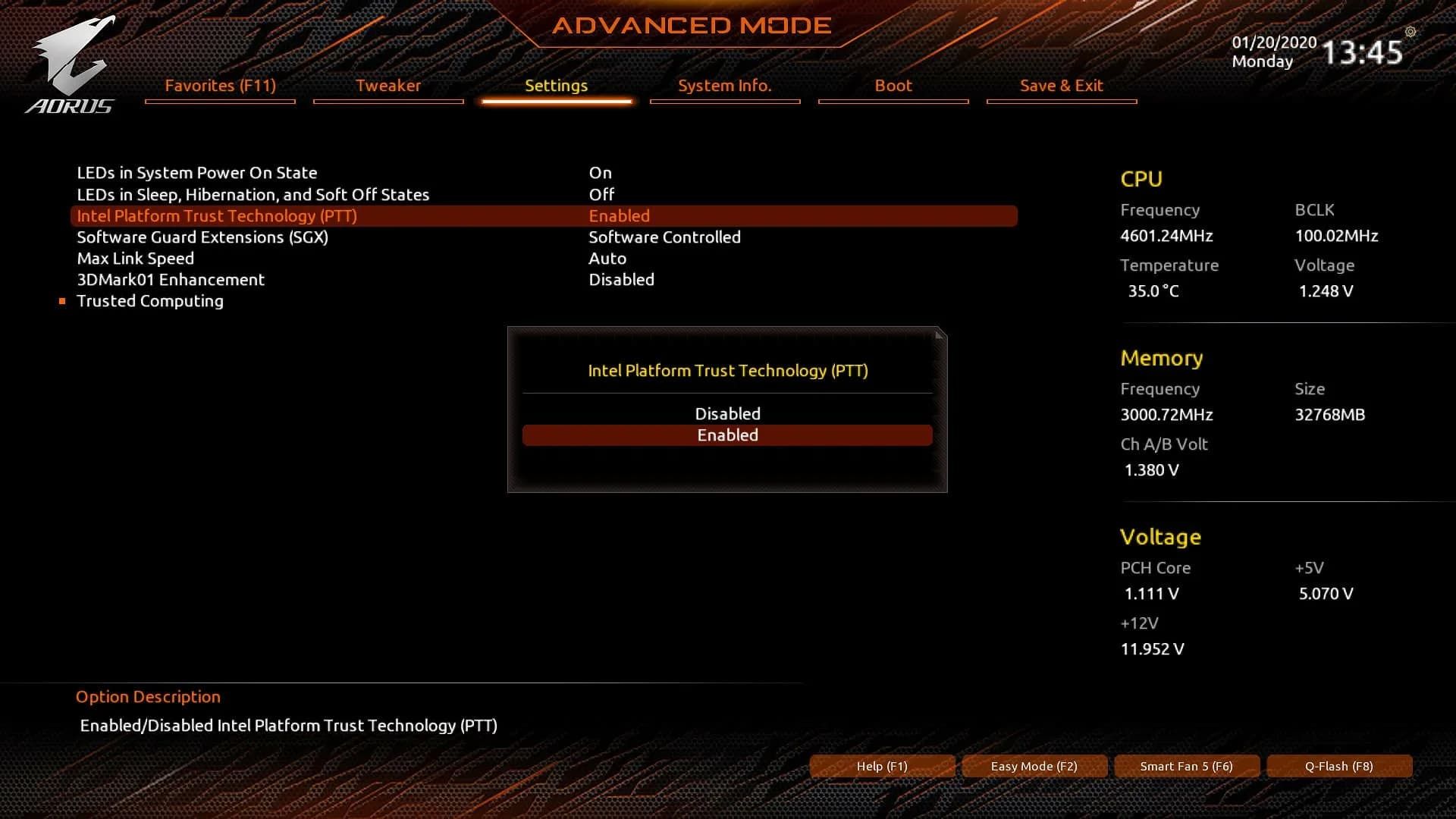Click the gear icon beside the clock

coord(1410,32)
